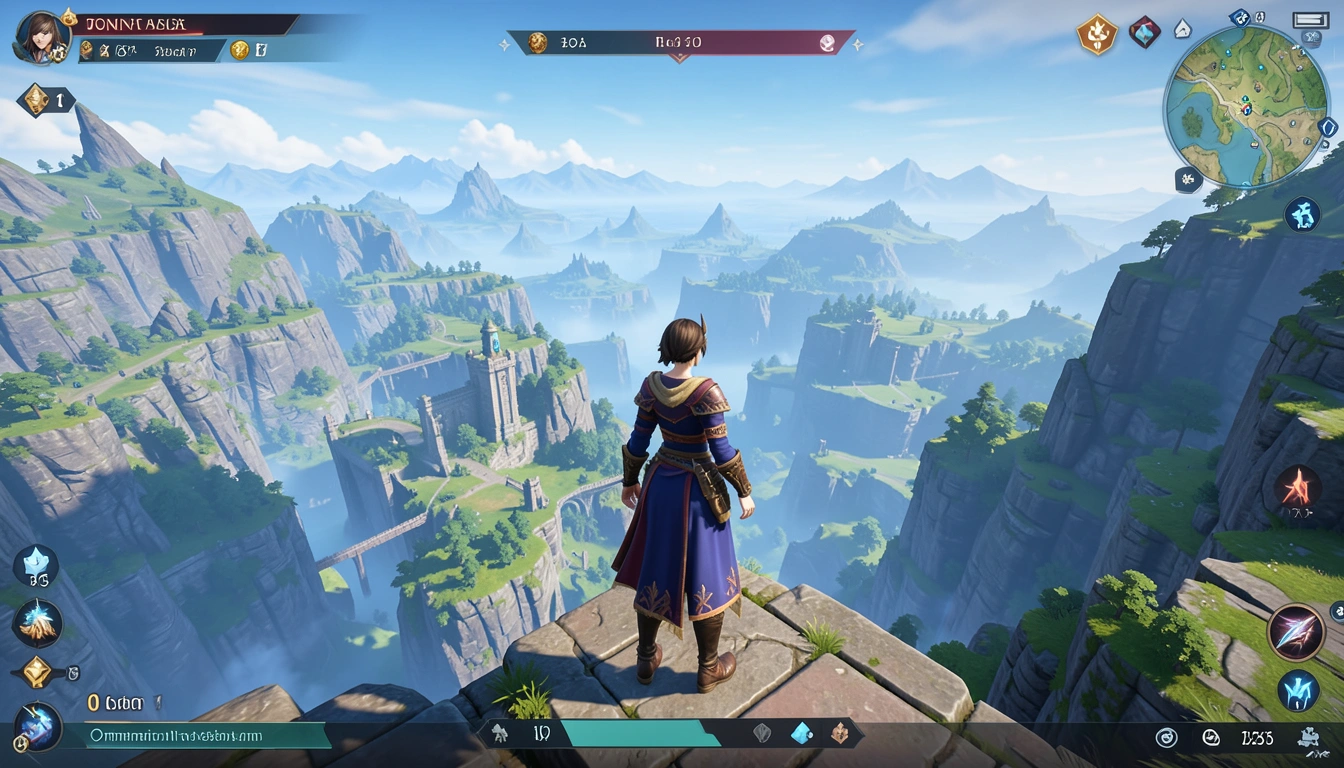Select the cyan gem in bottom bar
Image resolution: width=1344 pixels, height=768 pixels.
click(802, 733)
